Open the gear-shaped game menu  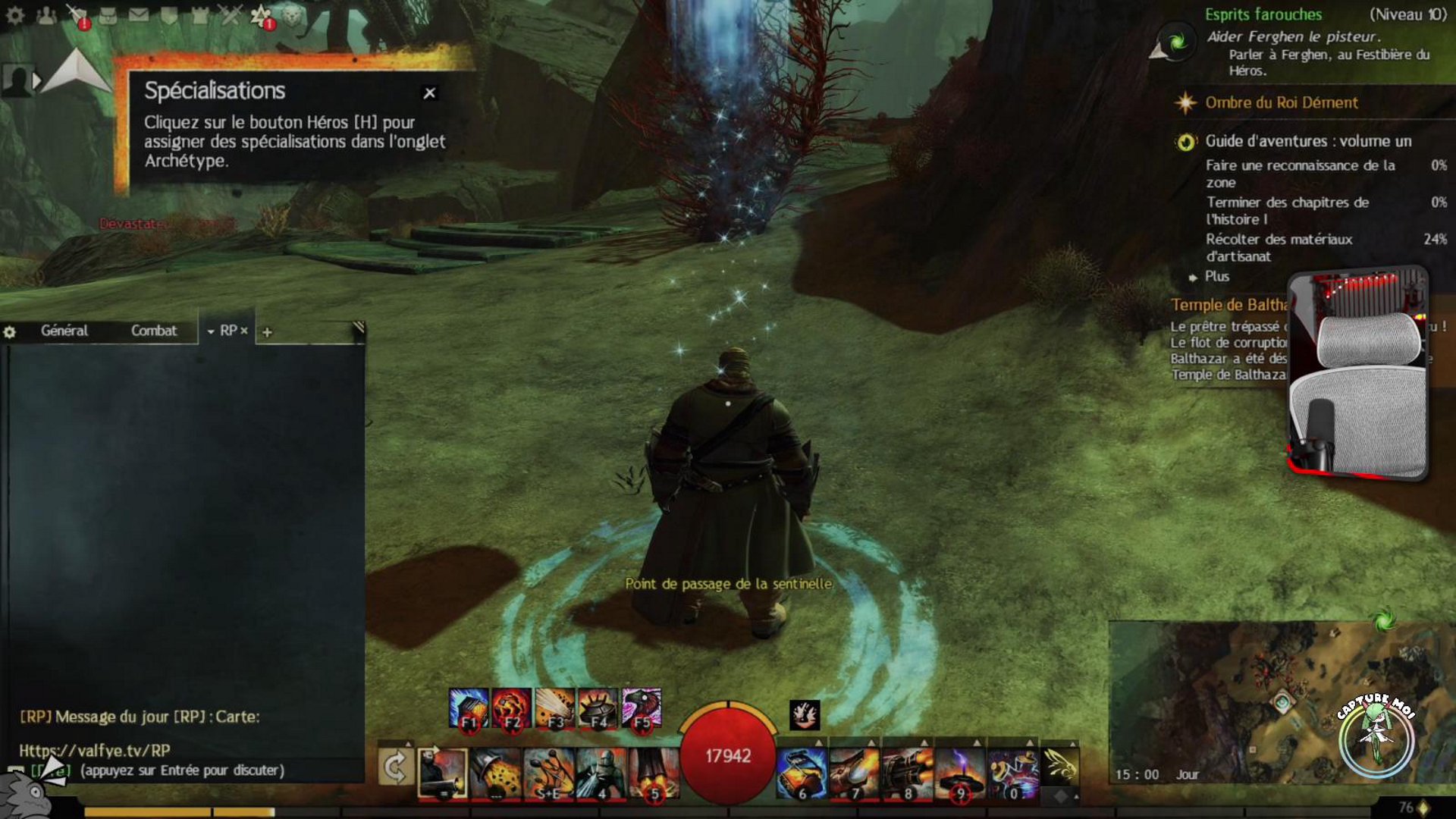coord(15,15)
